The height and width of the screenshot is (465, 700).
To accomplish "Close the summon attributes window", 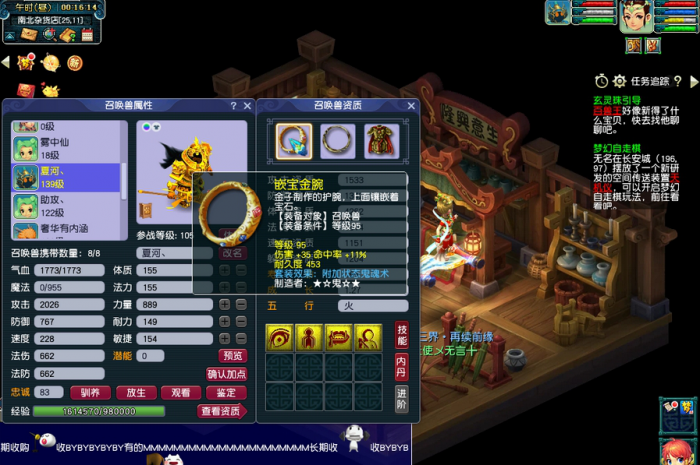I will [x=245, y=106].
